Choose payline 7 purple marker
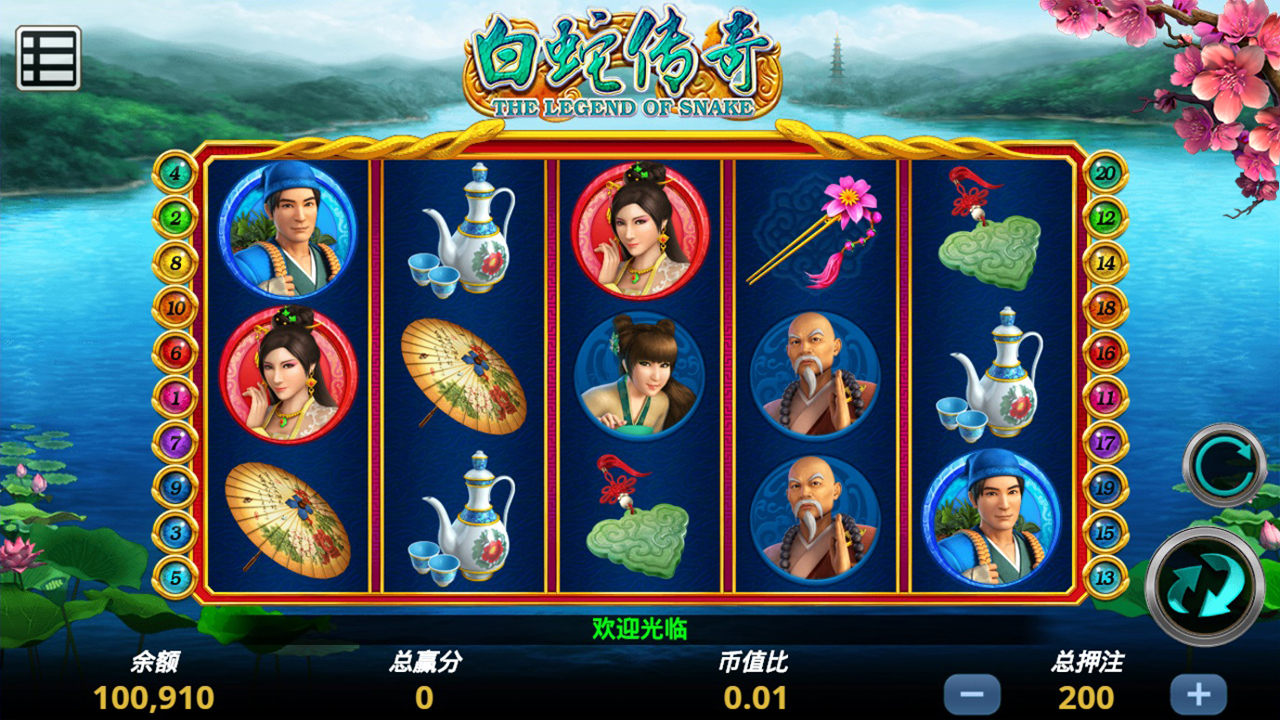 tap(176, 442)
